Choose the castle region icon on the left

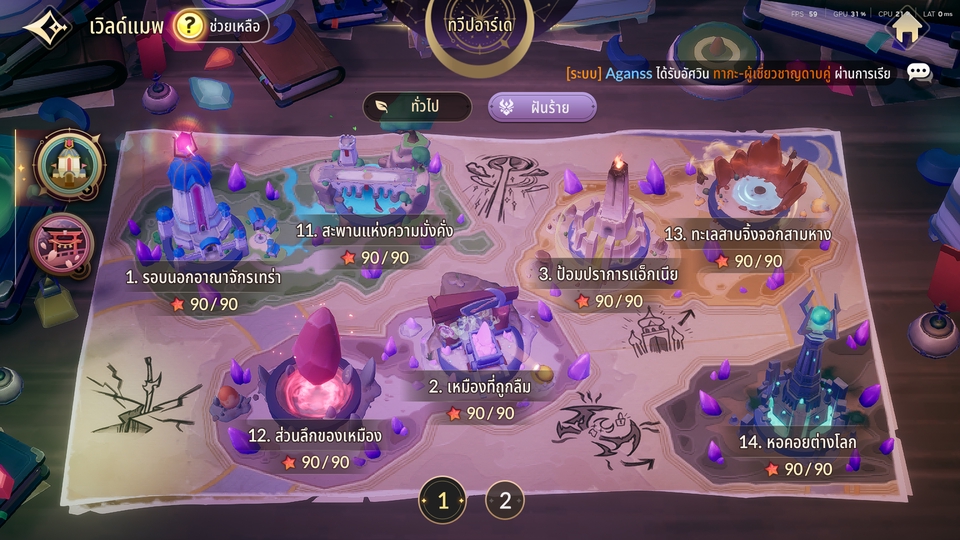[68, 164]
